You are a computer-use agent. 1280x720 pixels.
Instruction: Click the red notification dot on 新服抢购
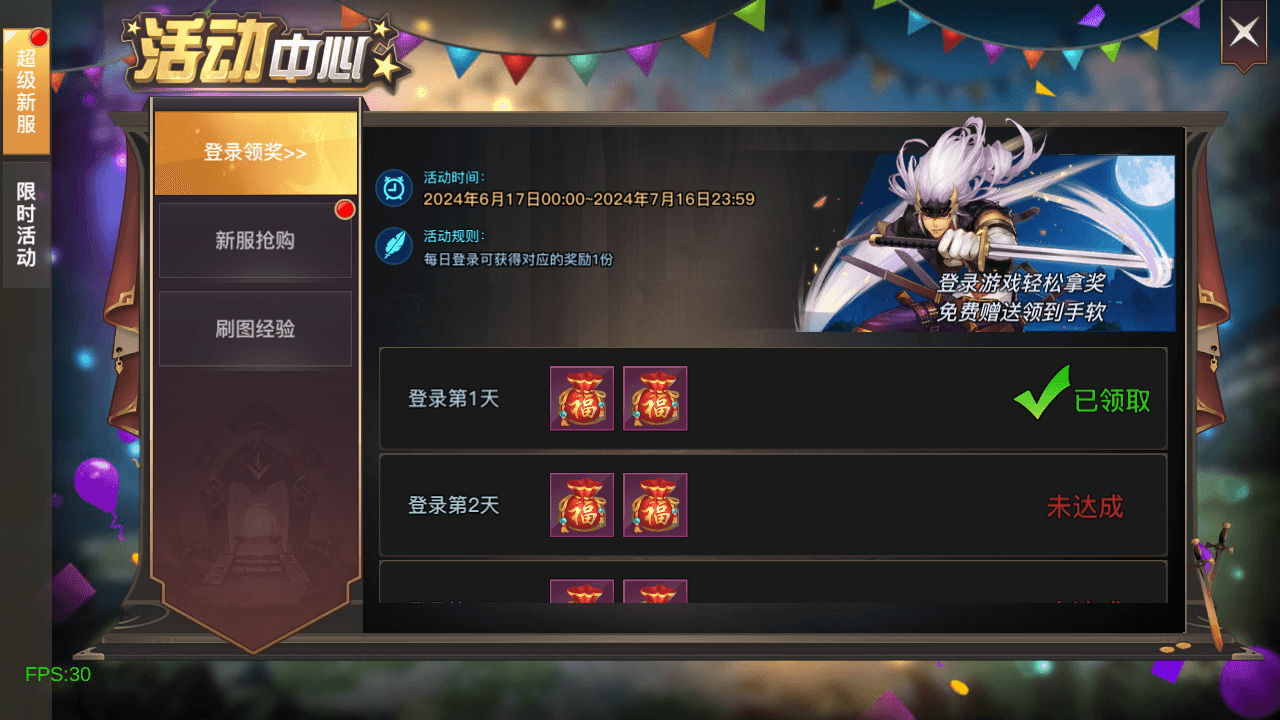point(345,209)
